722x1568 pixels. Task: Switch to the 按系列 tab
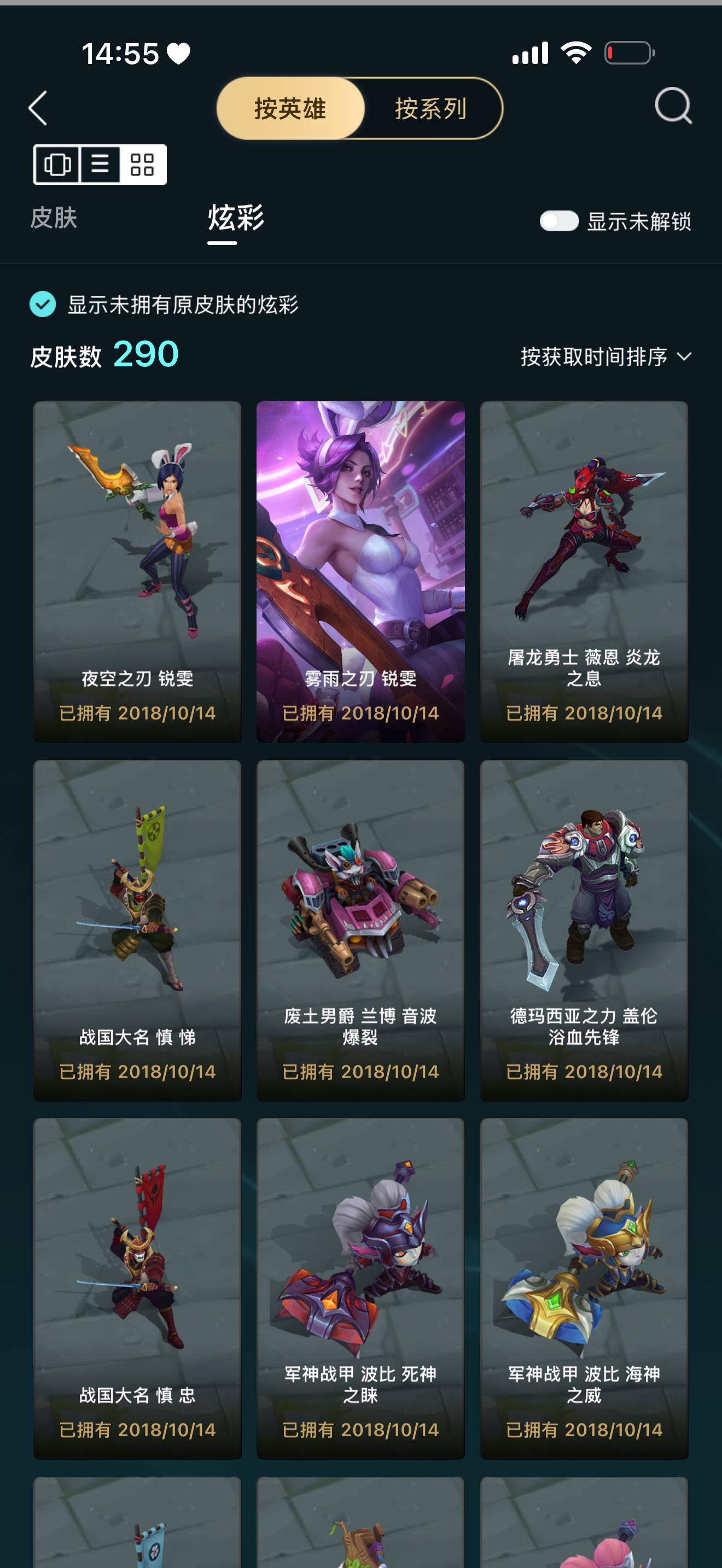tap(429, 109)
